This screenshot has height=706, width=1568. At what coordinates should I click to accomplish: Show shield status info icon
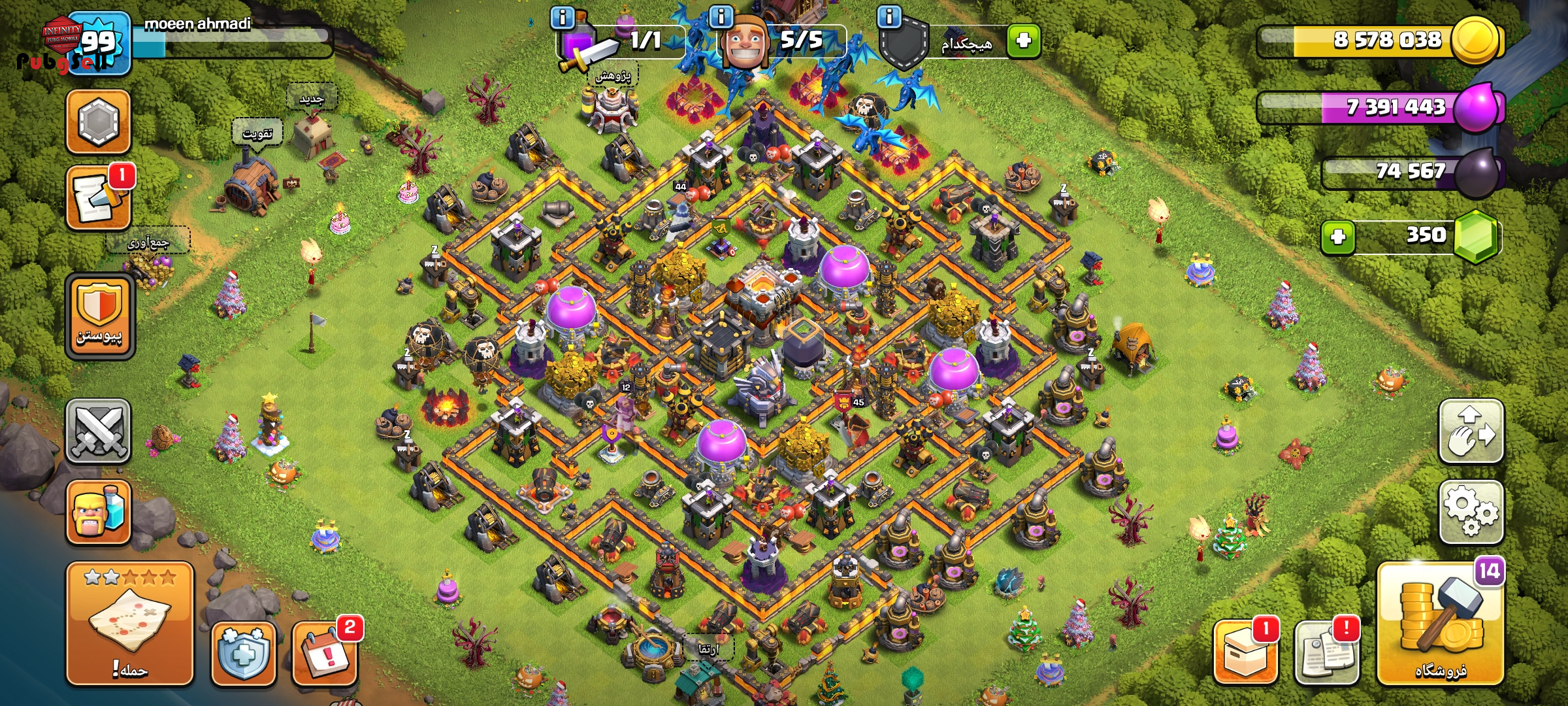click(x=889, y=17)
